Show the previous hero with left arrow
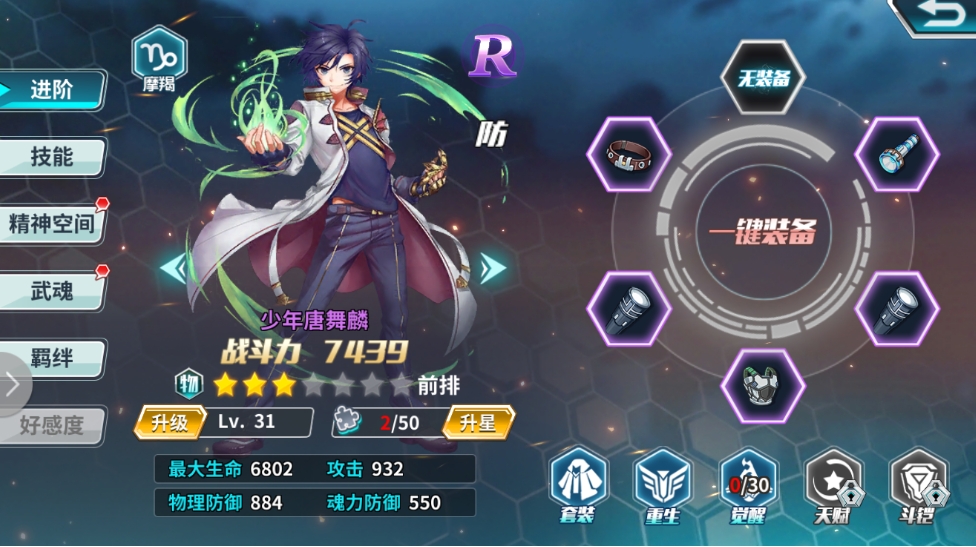Screen dimensions: 976x547 click(173, 267)
